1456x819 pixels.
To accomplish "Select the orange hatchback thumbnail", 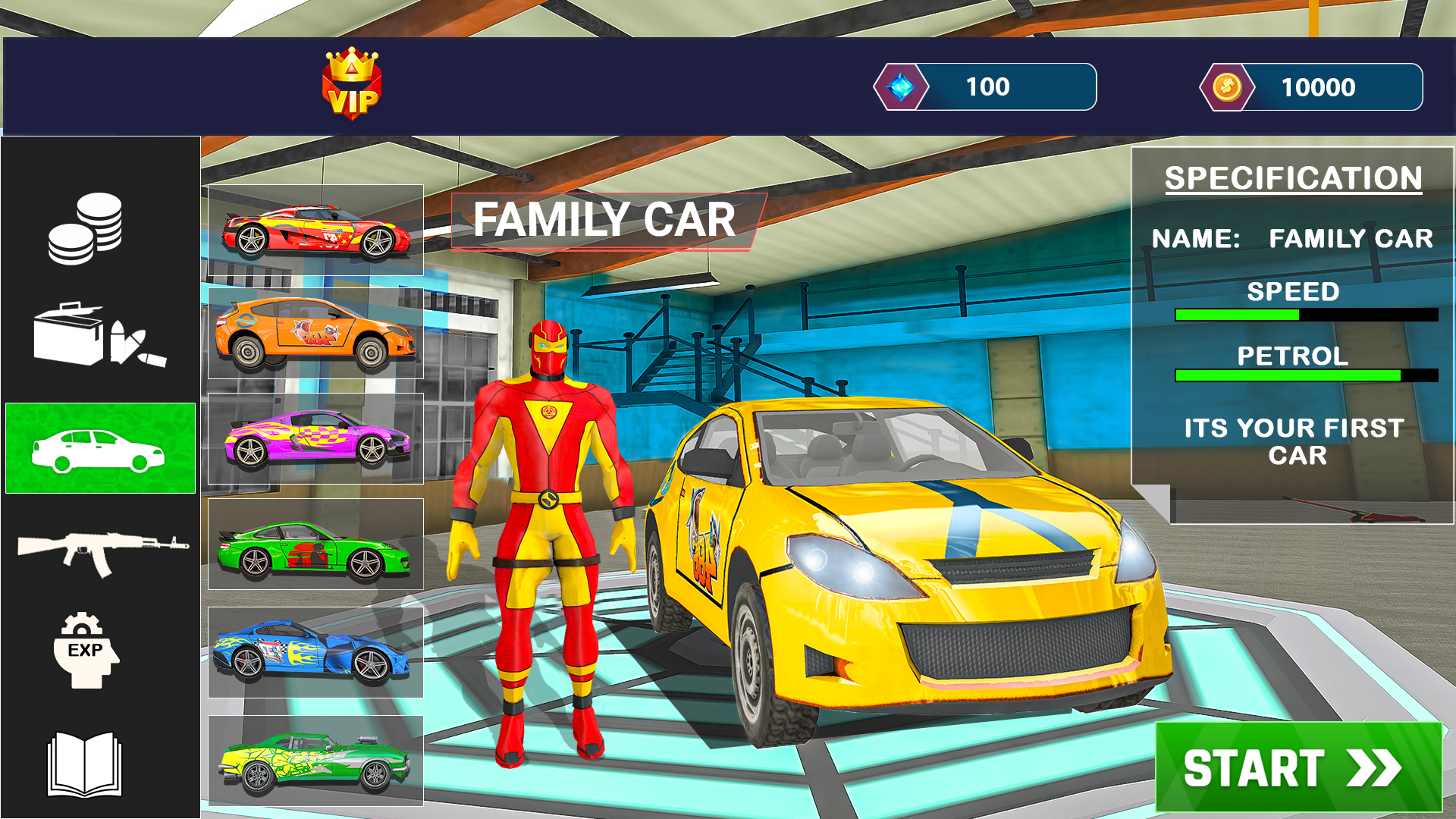I will (315, 334).
